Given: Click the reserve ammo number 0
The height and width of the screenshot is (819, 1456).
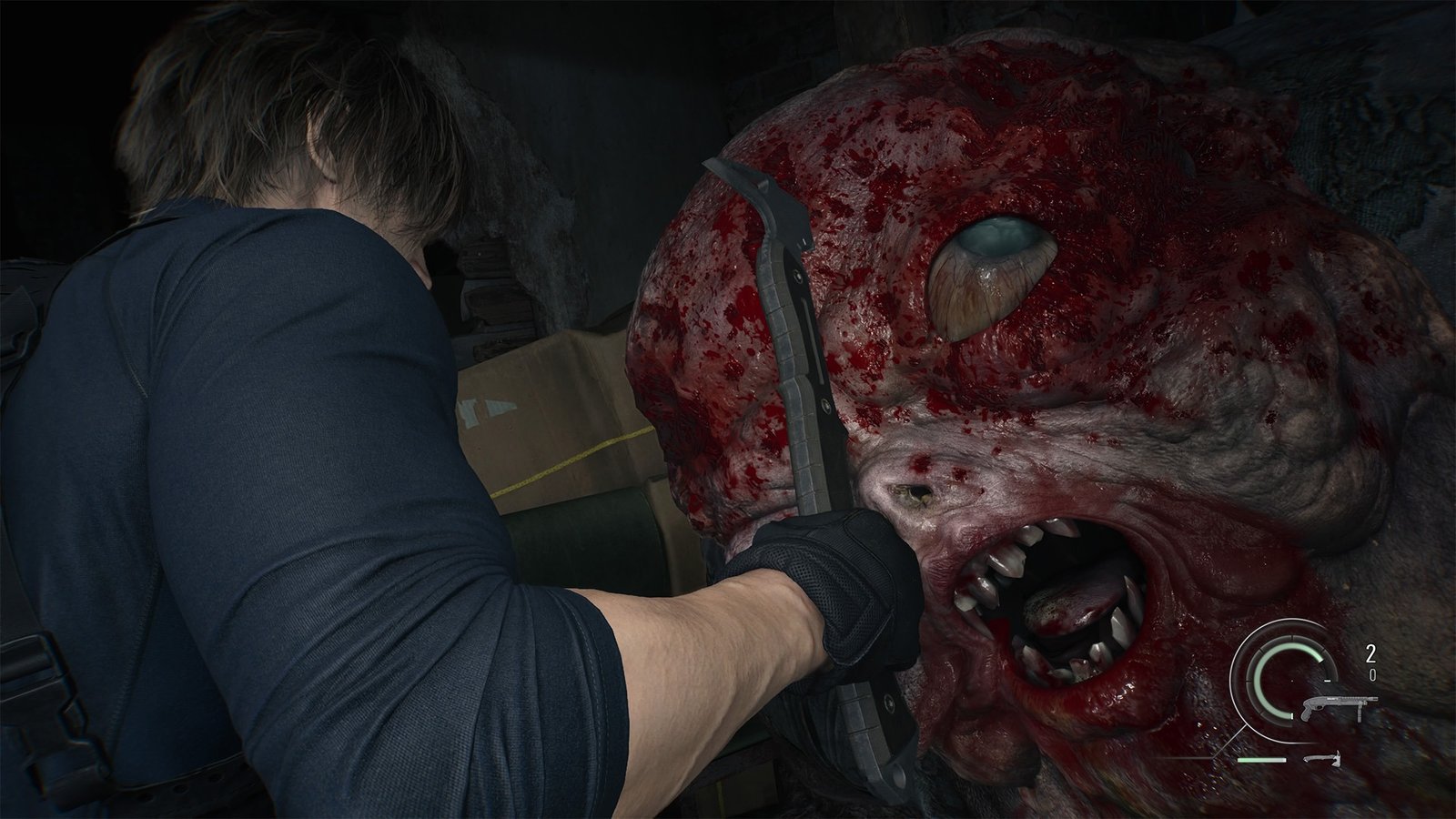Looking at the screenshot, I should tap(1372, 673).
